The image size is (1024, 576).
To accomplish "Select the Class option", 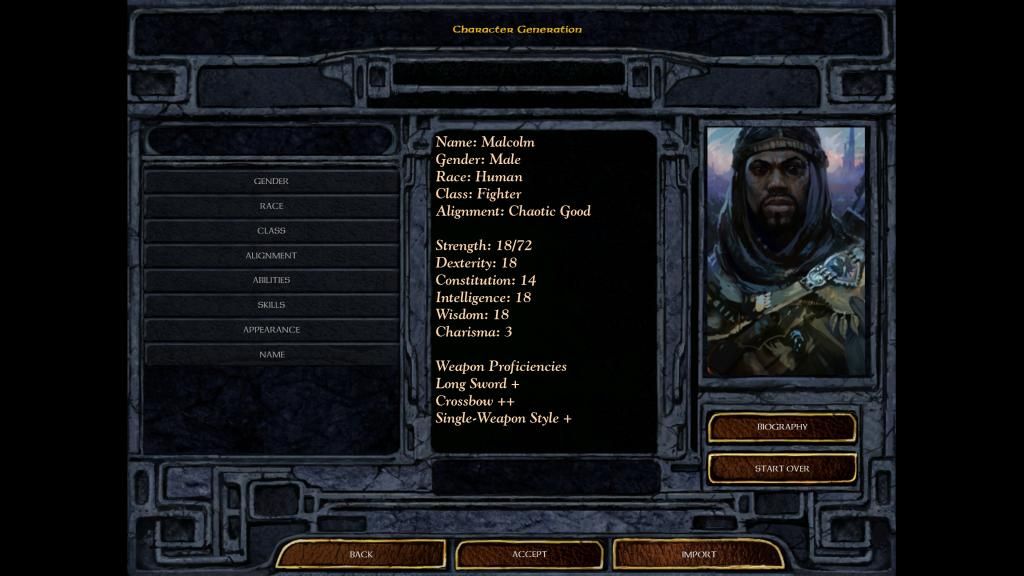I will click(271, 231).
